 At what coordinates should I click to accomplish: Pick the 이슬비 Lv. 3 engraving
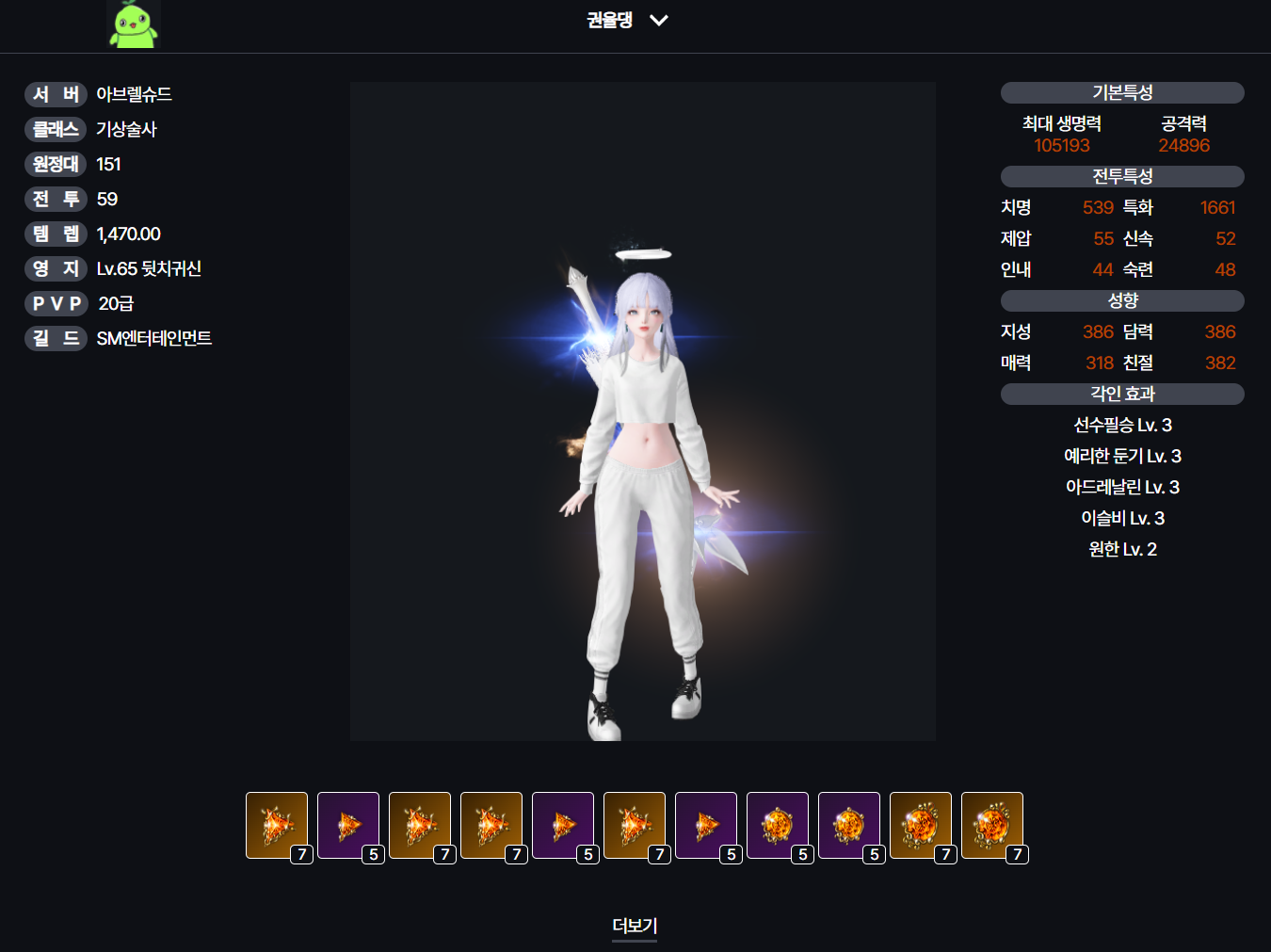pyautogui.click(x=1122, y=519)
